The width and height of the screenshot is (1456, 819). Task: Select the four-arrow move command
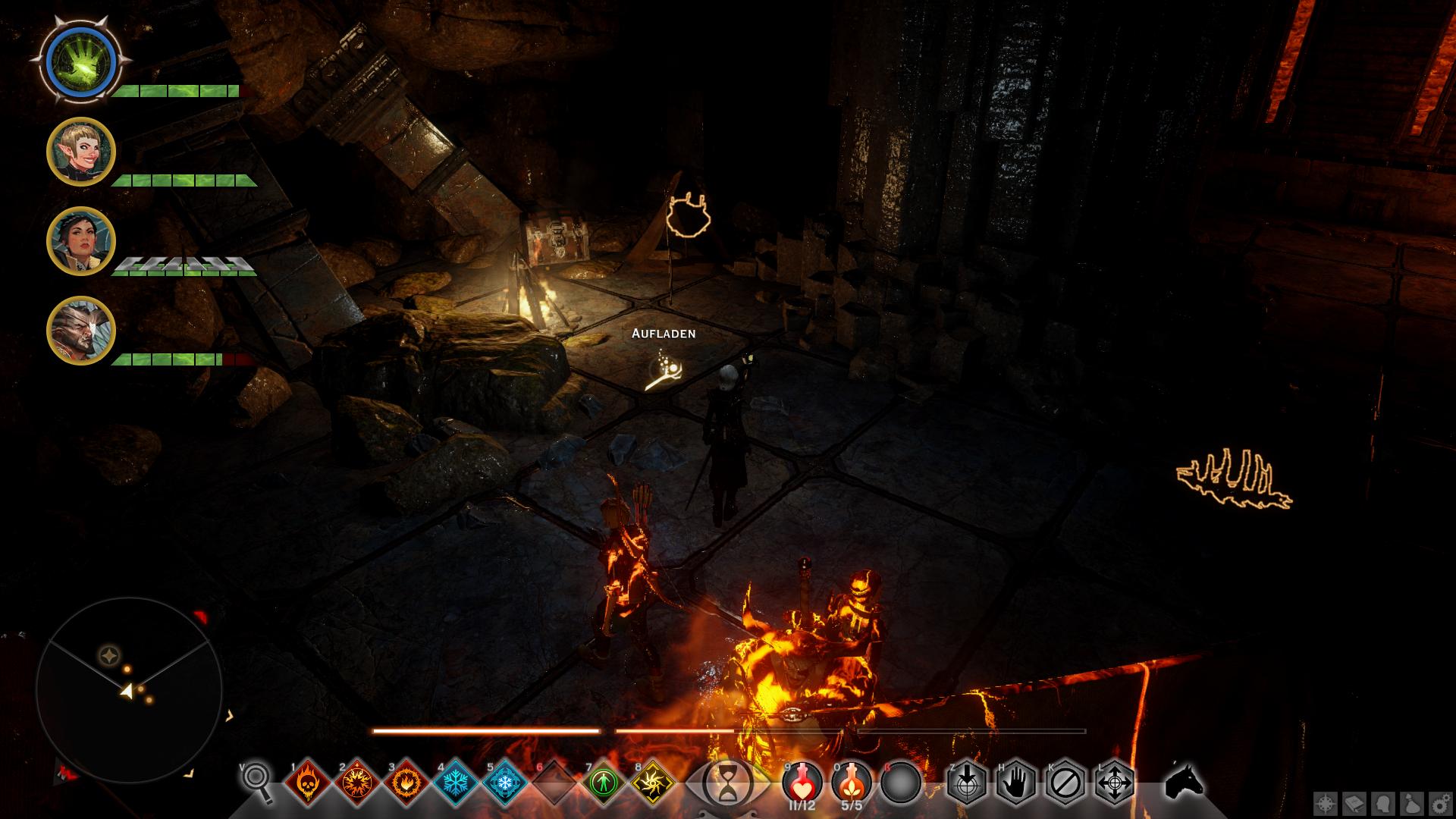pyautogui.click(x=1115, y=782)
